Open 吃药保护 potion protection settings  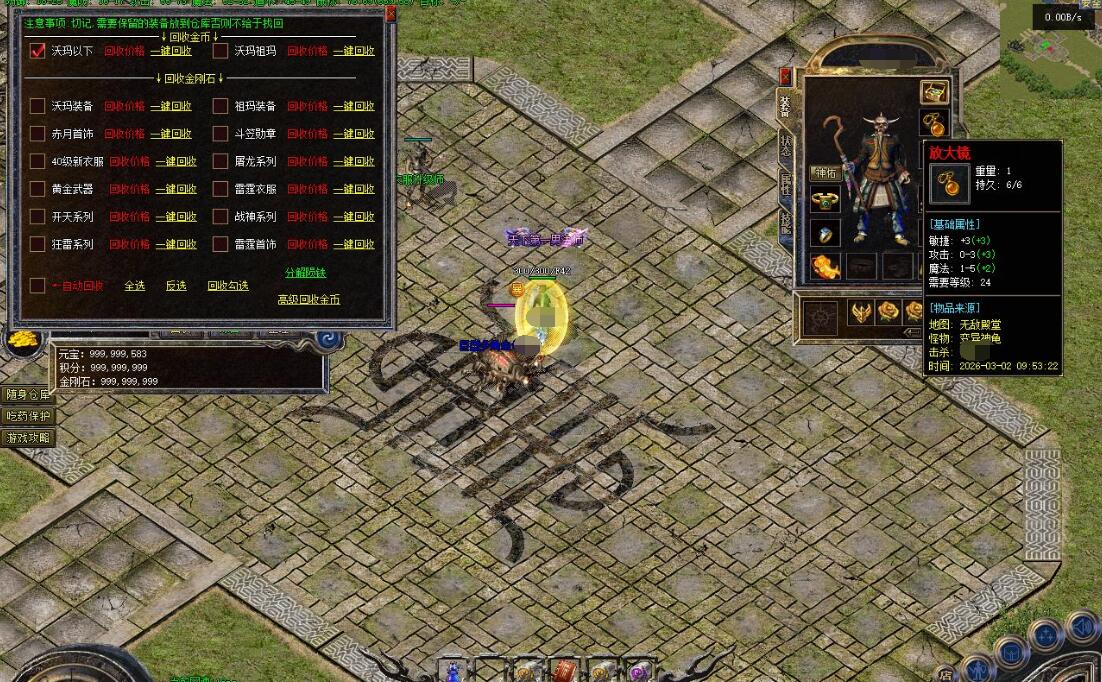(26, 416)
